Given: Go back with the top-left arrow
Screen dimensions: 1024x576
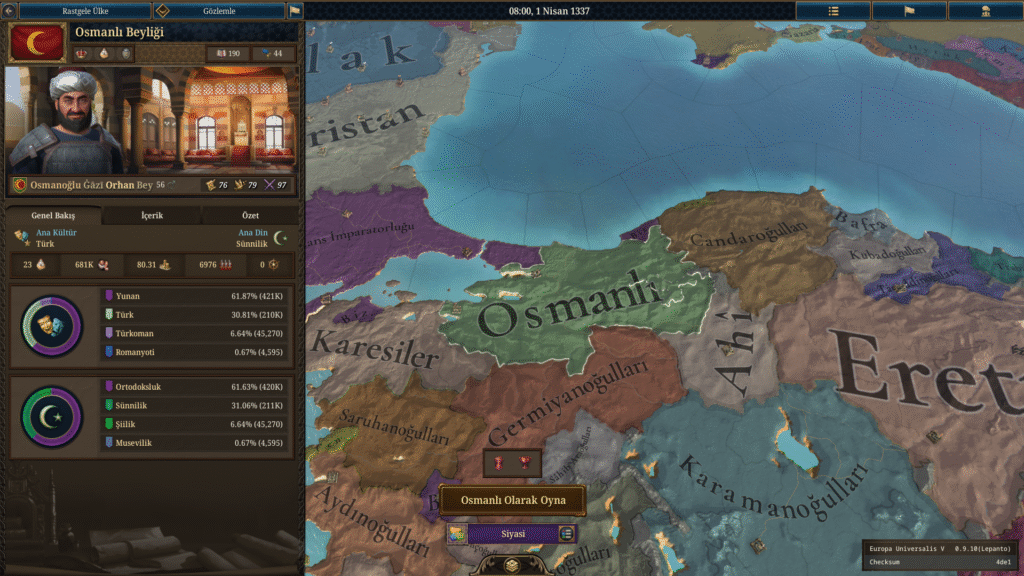Looking at the screenshot, I should coord(10,10).
